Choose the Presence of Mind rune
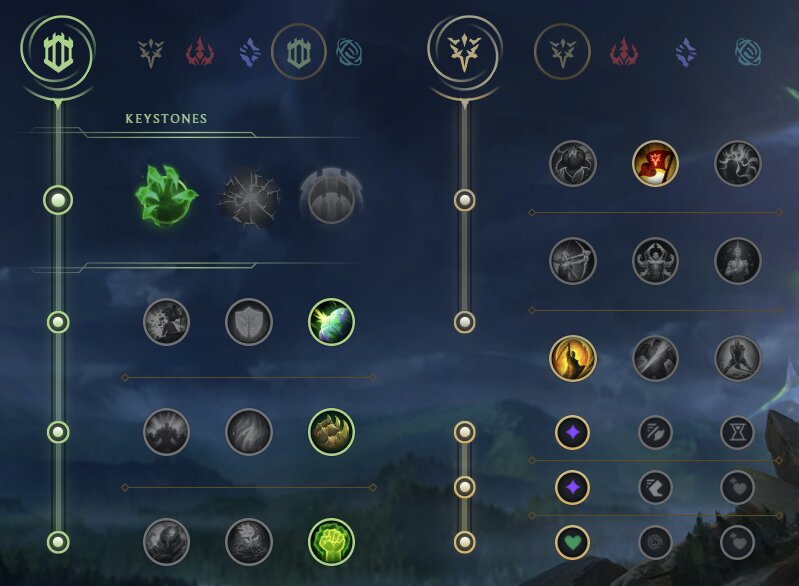Image resolution: width=799 pixels, height=586 pixels. (x=738, y=163)
